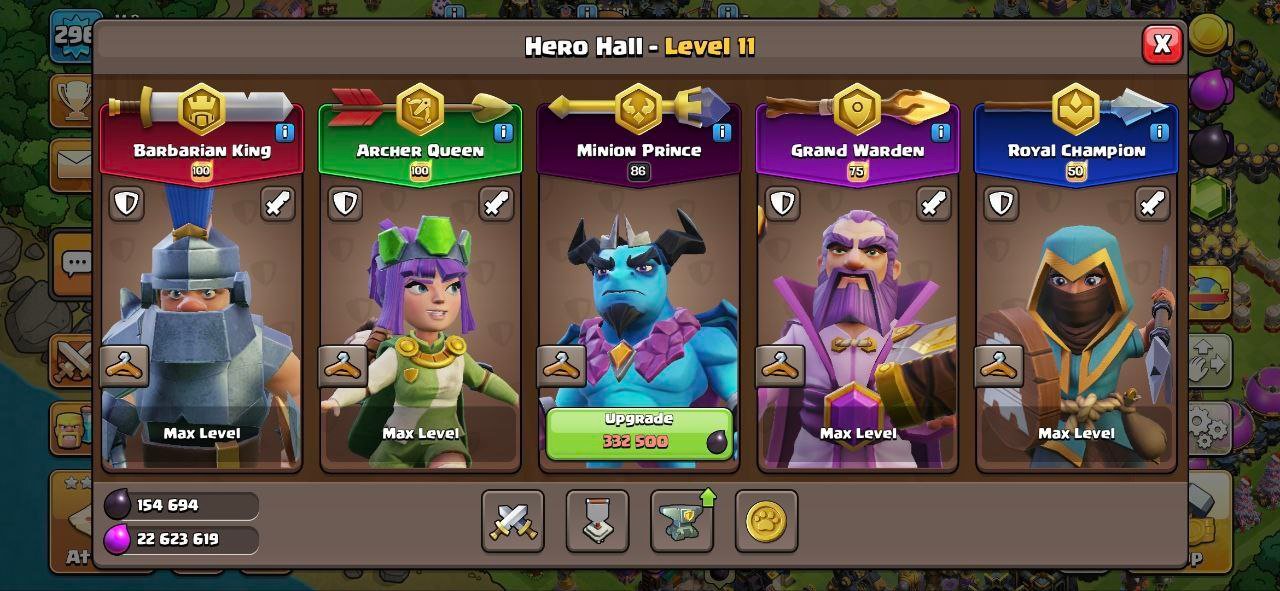Toggle Royal Champion sword mode
Image resolution: width=1280 pixels, height=591 pixels.
pos(1152,203)
